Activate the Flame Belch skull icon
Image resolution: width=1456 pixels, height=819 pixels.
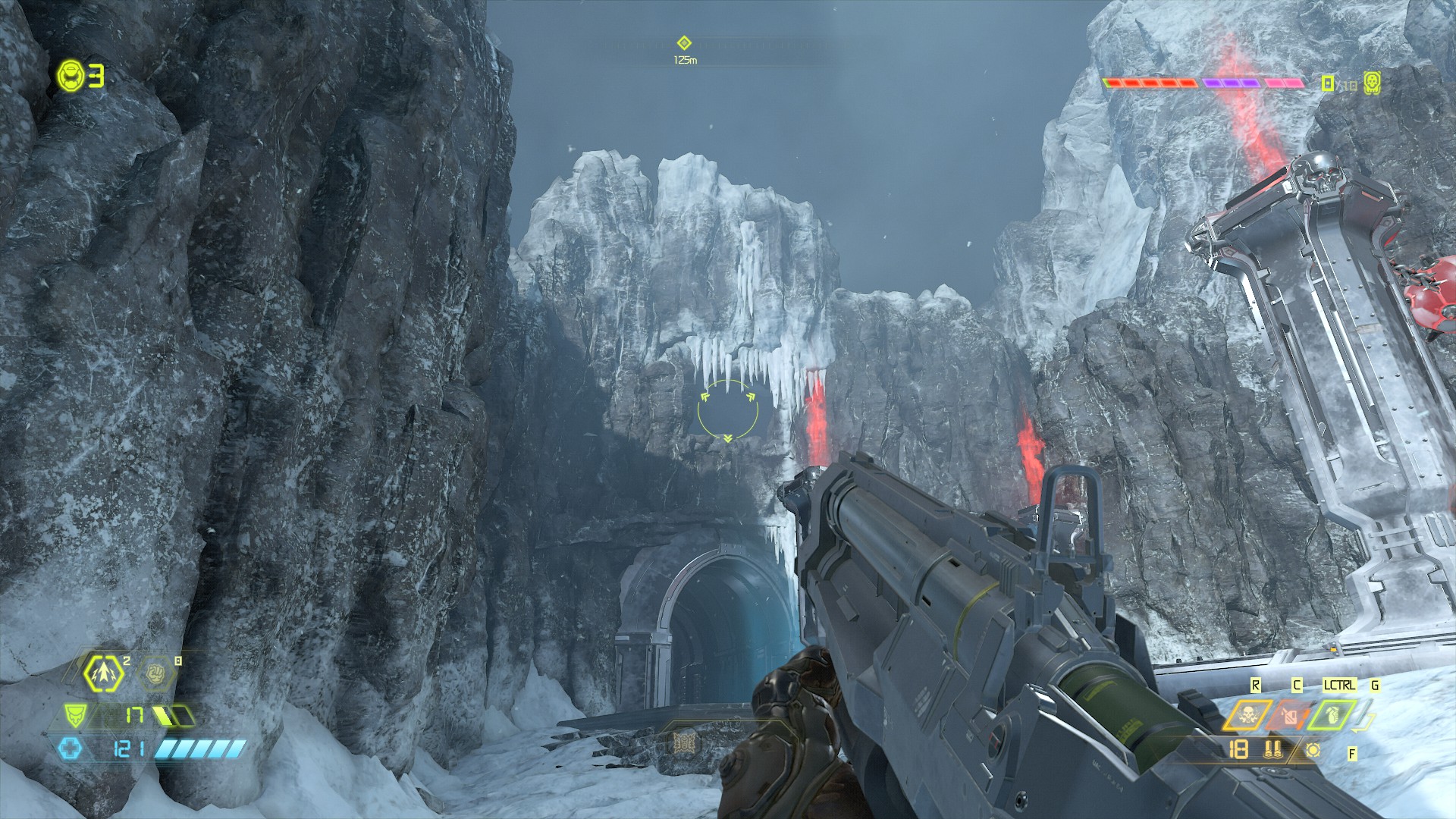tap(1247, 715)
